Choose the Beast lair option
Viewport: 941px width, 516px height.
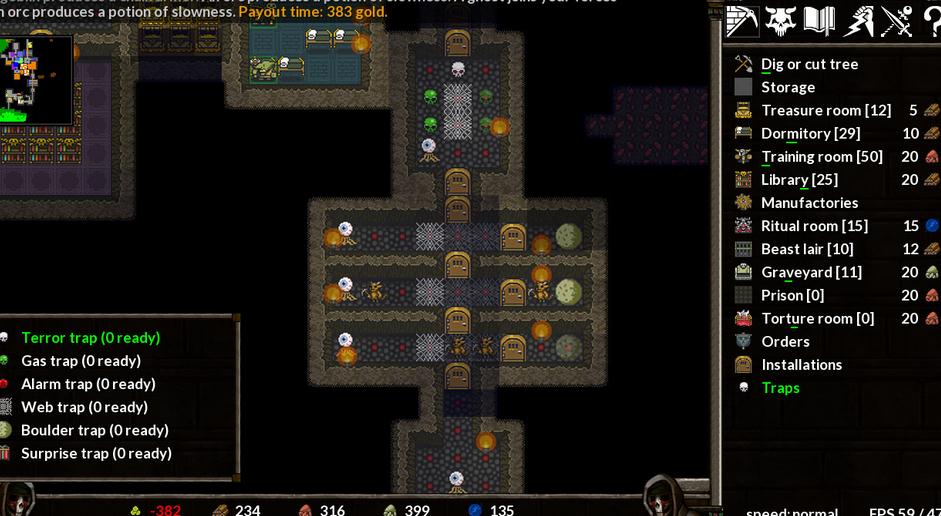pos(807,249)
